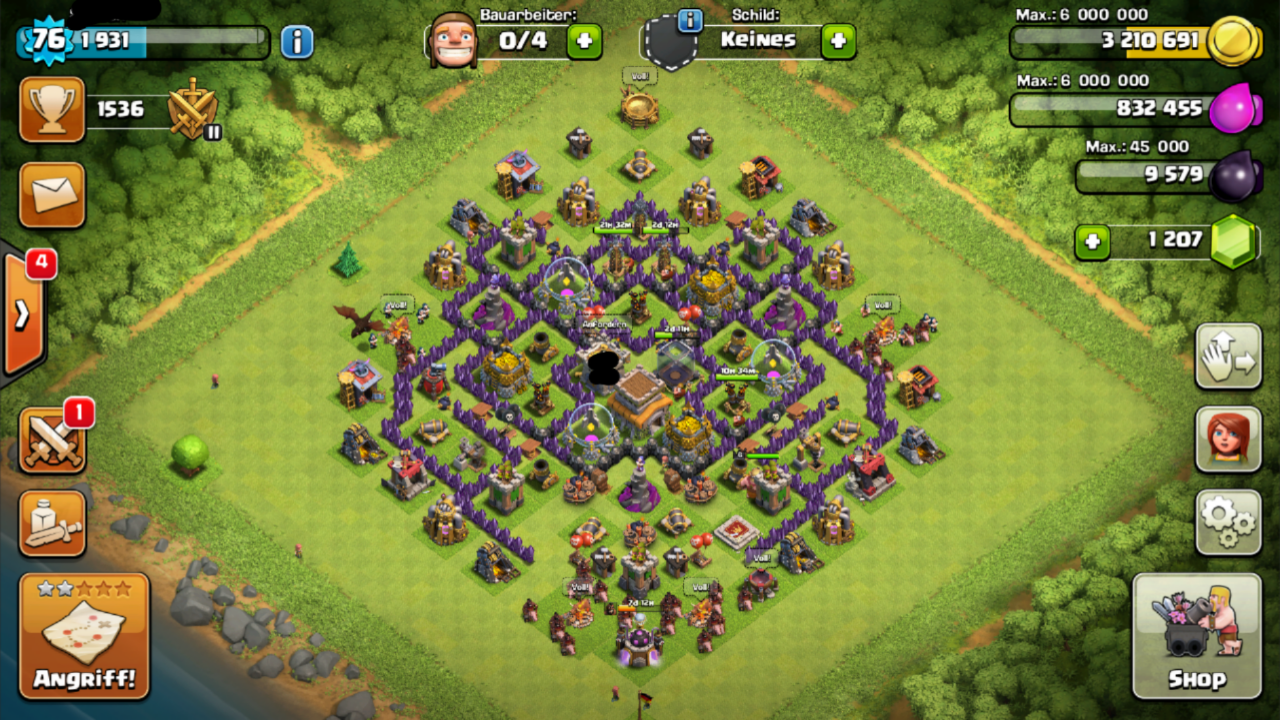Open experience level info button

point(296,42)
